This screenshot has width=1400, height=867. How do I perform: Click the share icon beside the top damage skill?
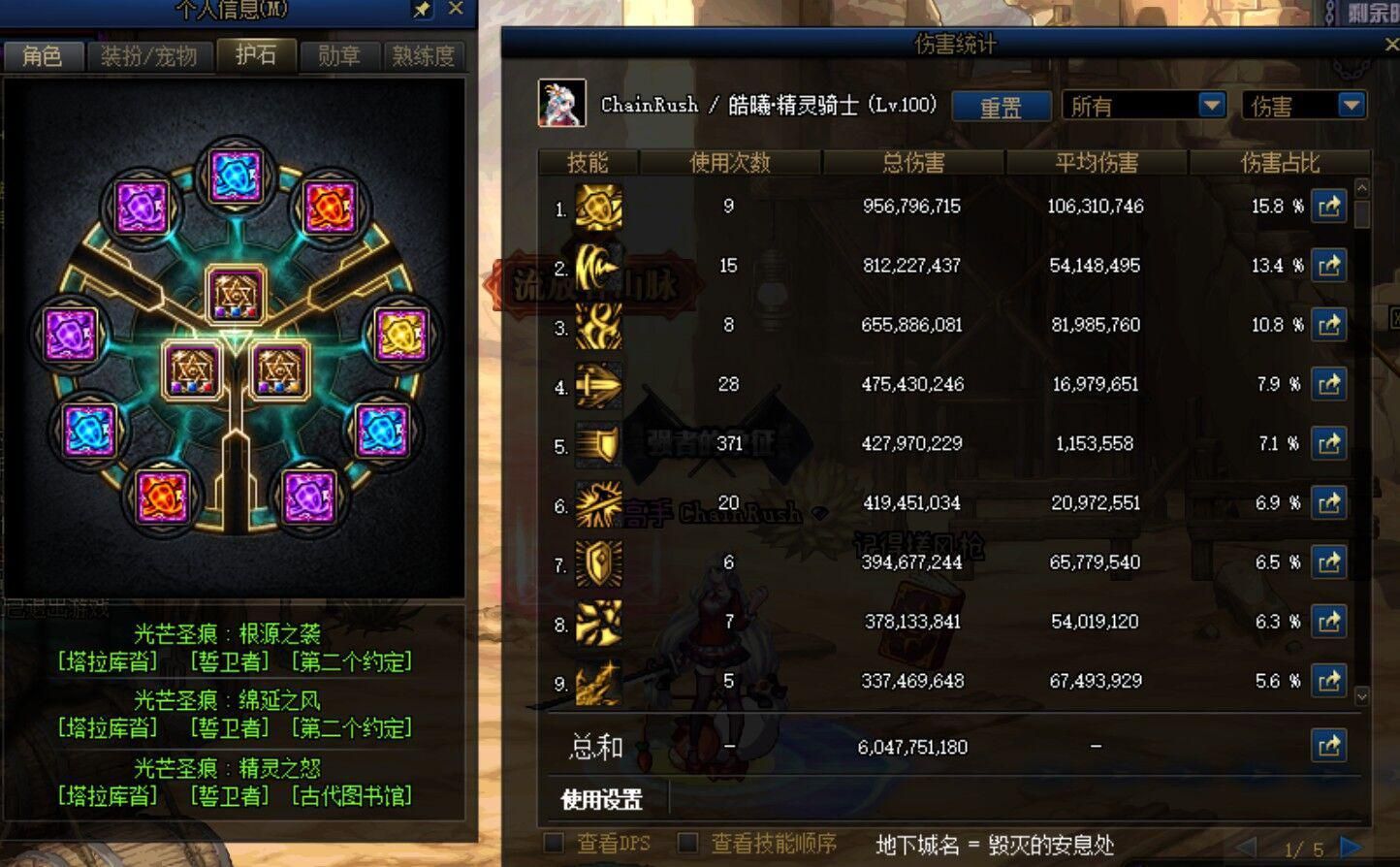point(1328,207)
